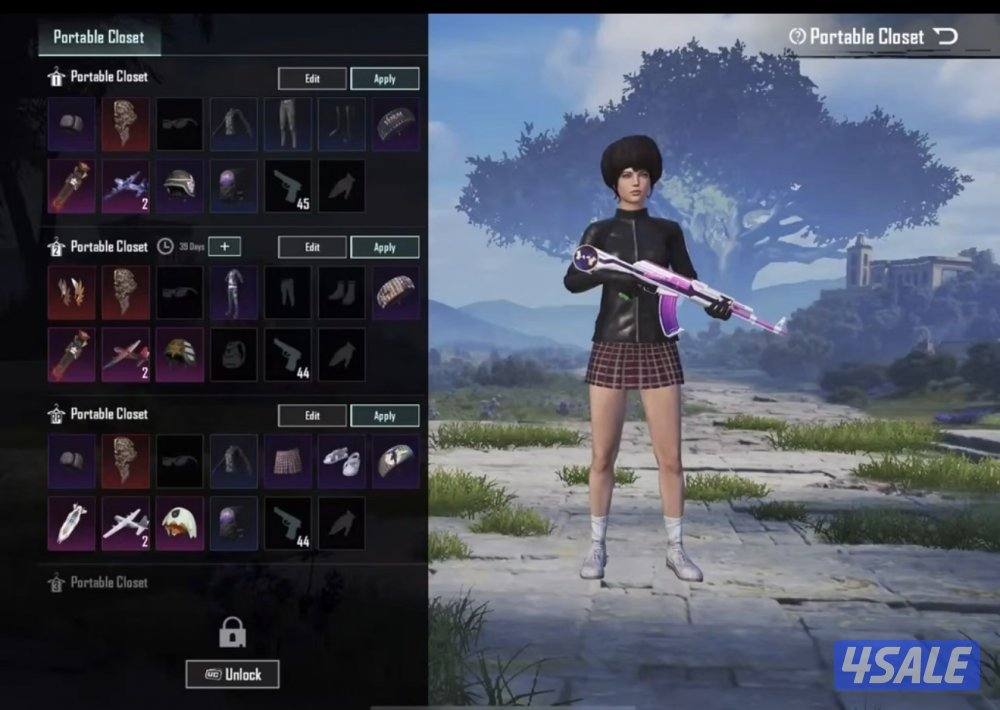
Task: Choose the white sneakers slot
Action: coord(341,459)
